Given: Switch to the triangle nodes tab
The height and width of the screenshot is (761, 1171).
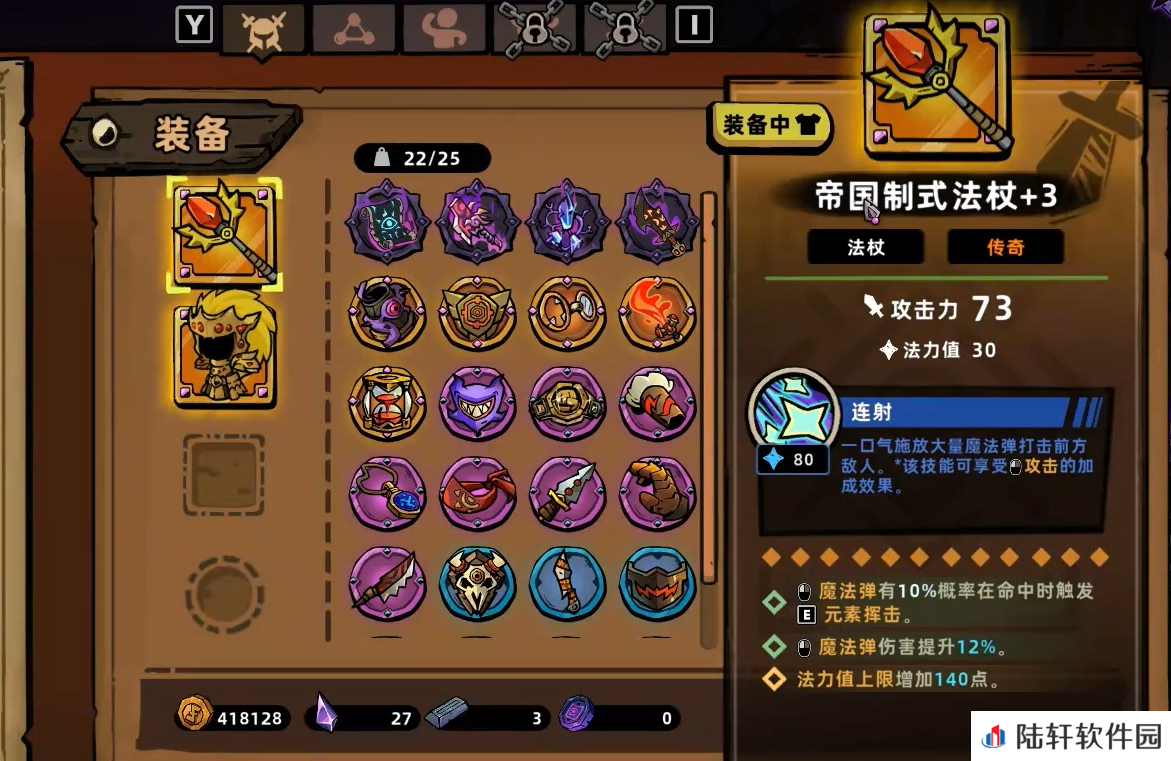Looking at the screenshot, I should (x=353, y=28).
